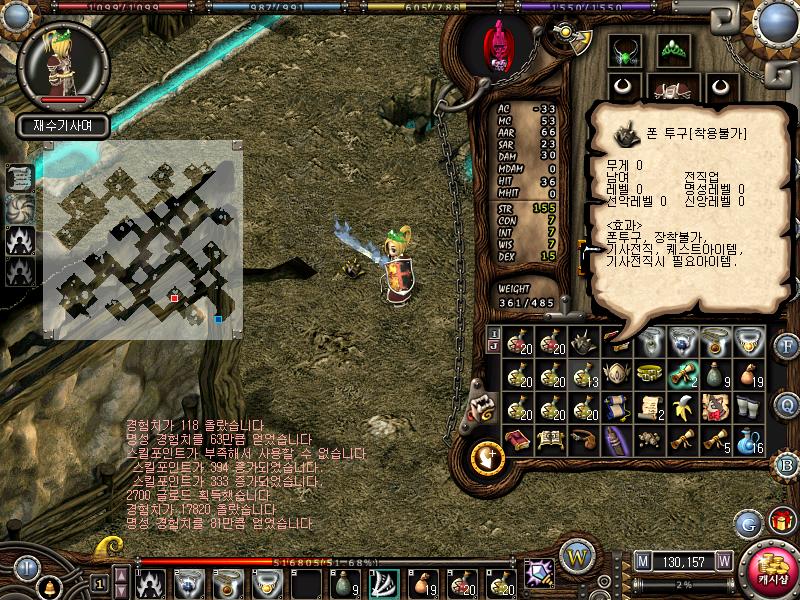
Task: Click the minimap overlay
Action: pyautogui.click(x=142, y=238)
